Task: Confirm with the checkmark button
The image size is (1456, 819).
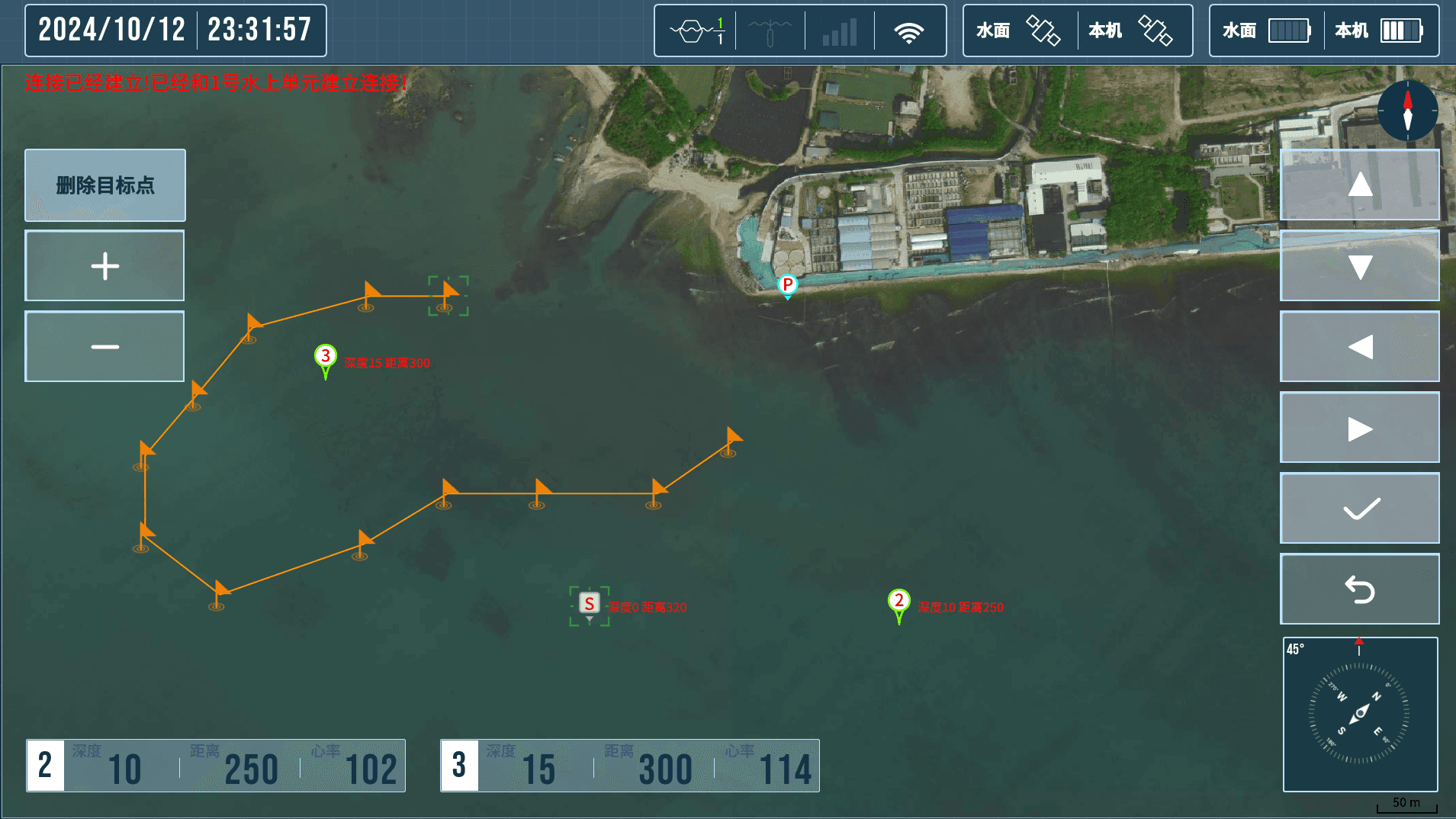Action: tap(1359, 507)
